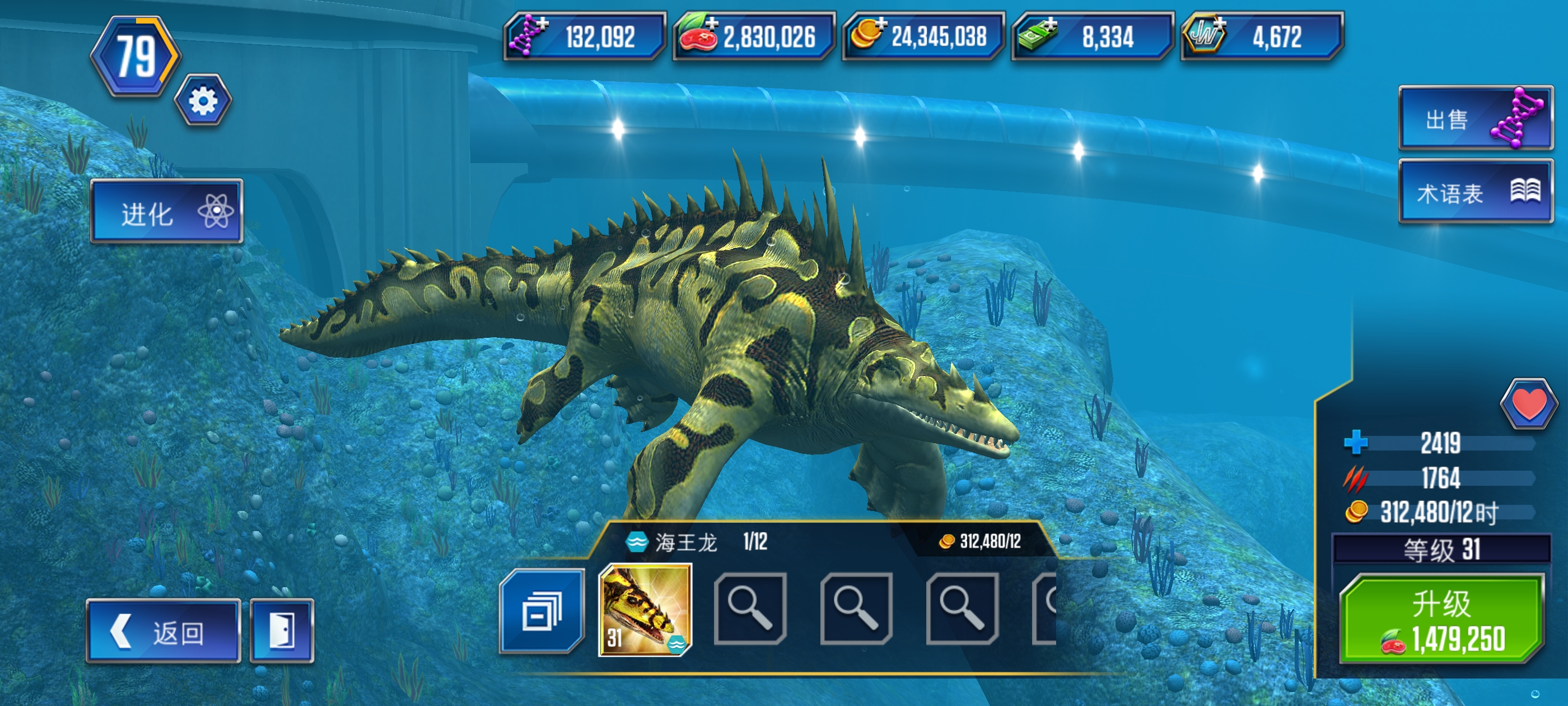Buy more coins via the coin counter

pos(922,36)
